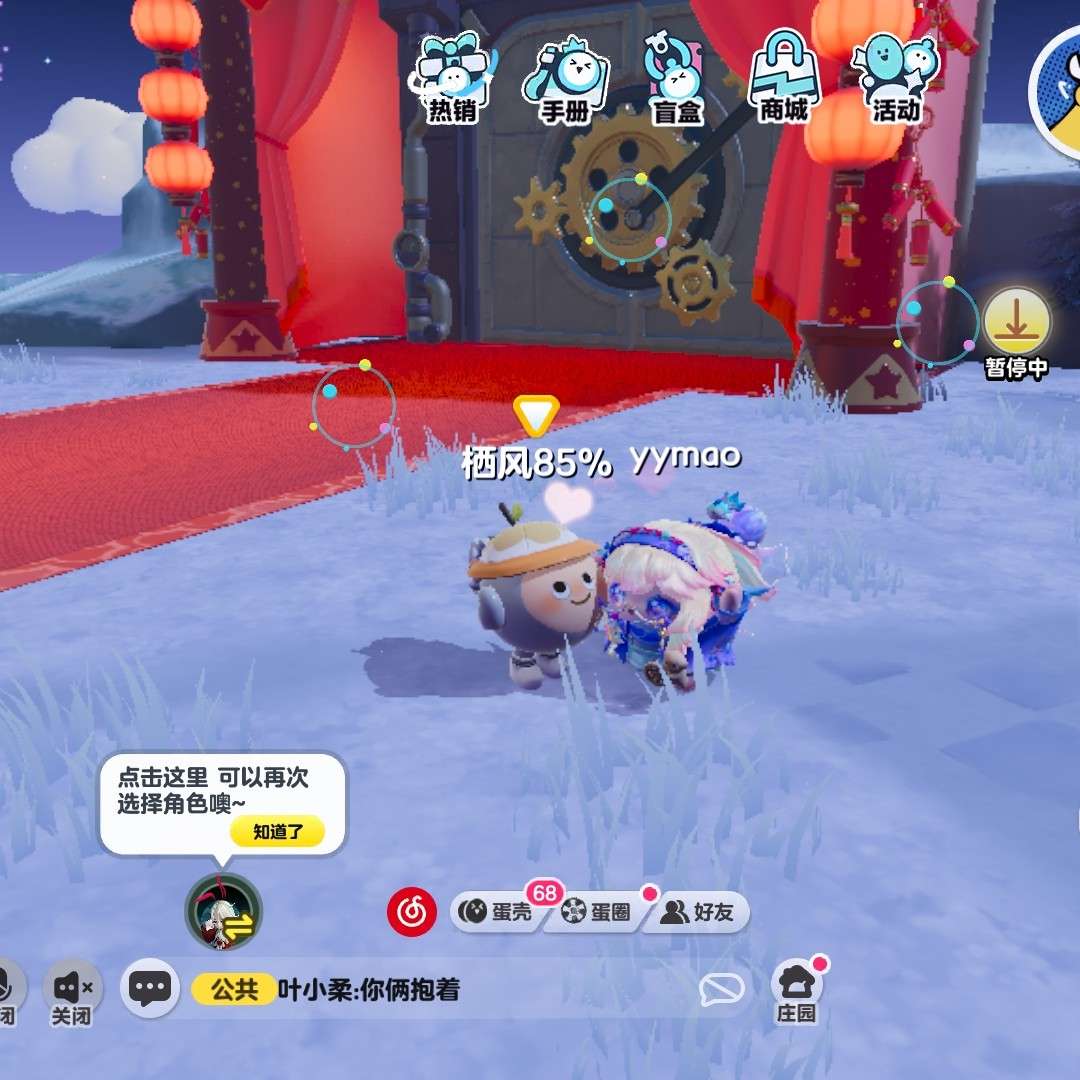This screenshot has height=1080, width=1080.
Task: Open the chat bubble button
Action: pos(150,990)
